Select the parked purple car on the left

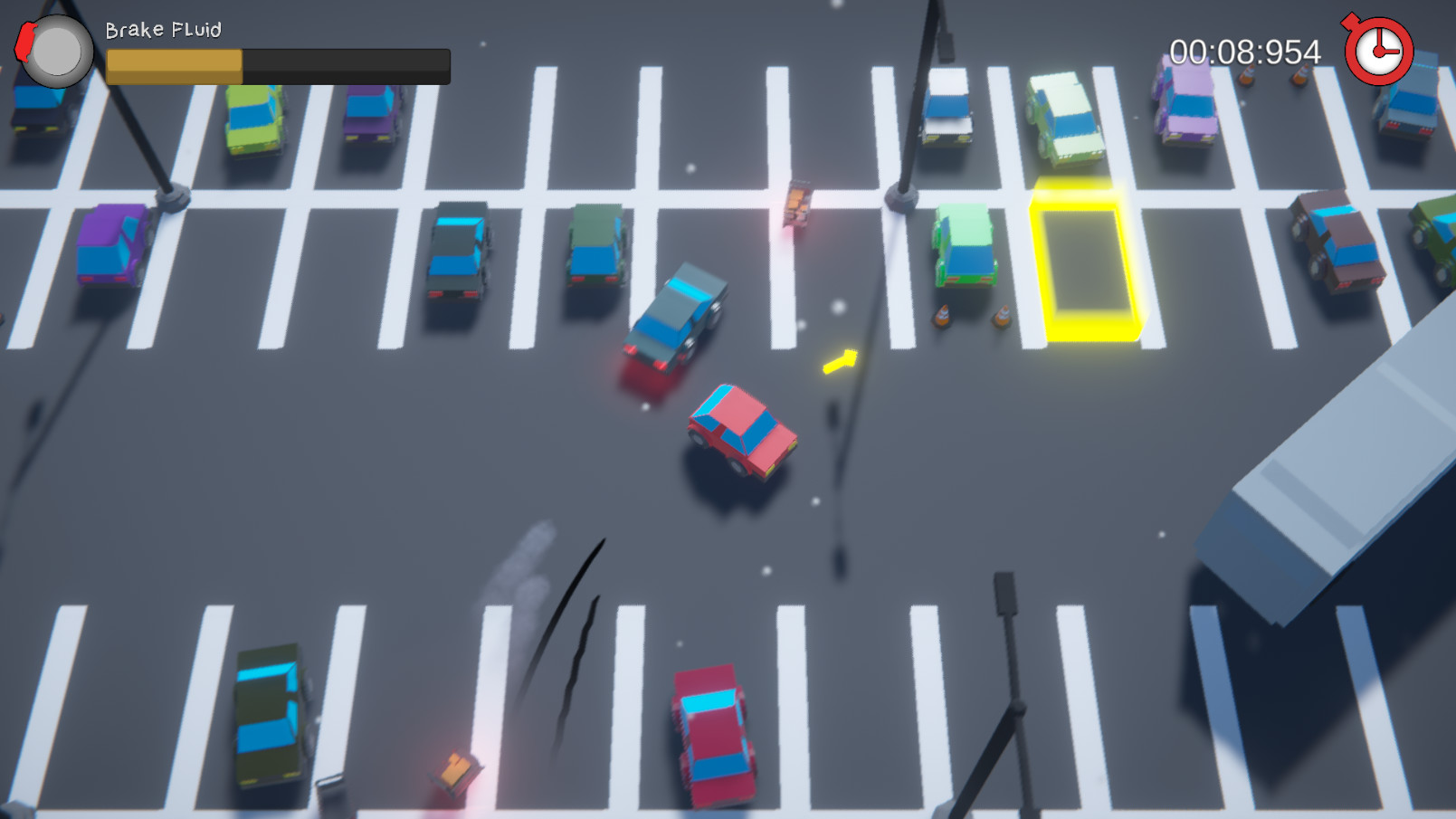(x=110, y=246)
